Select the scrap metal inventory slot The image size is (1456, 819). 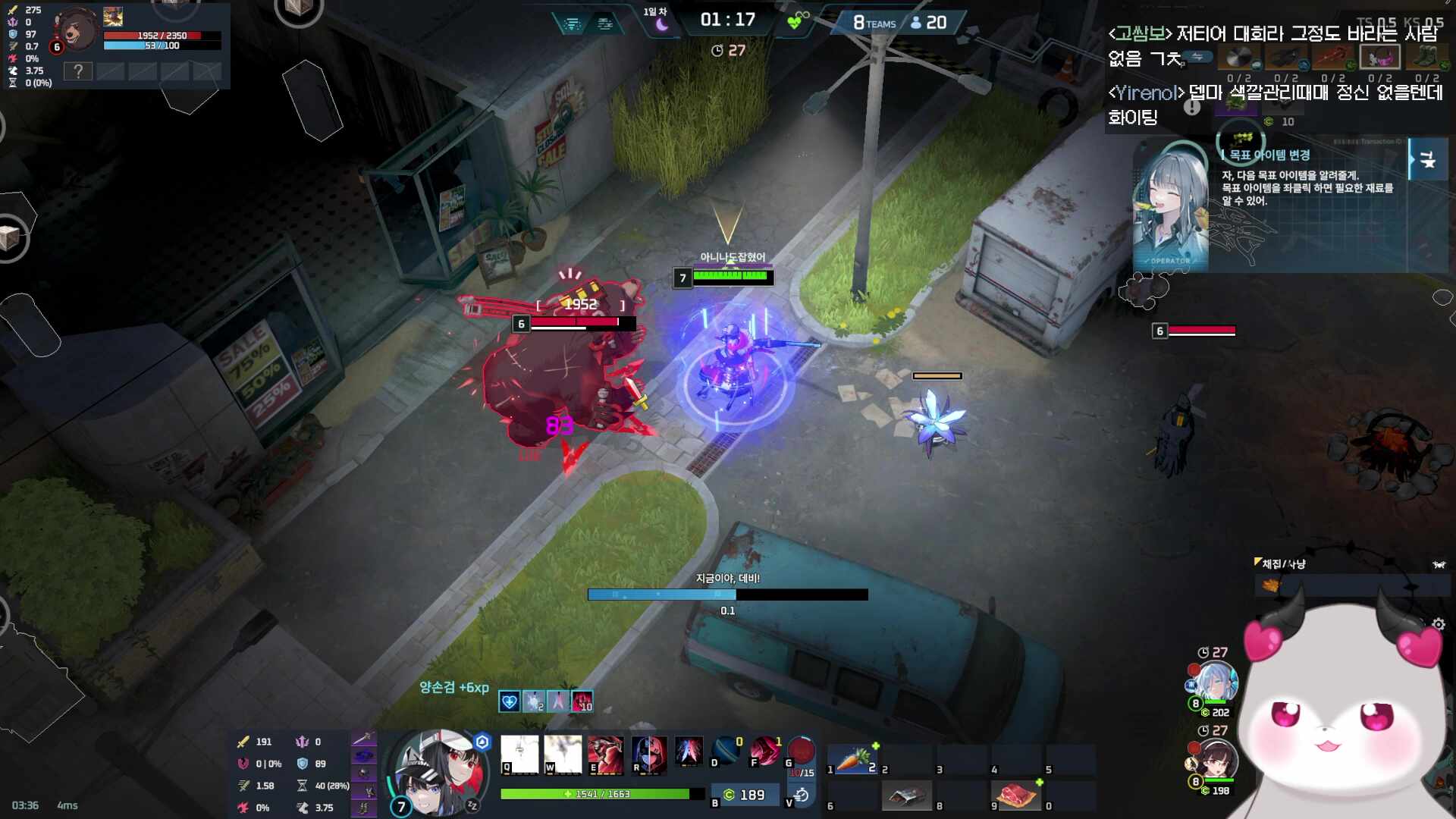[907, 795]
